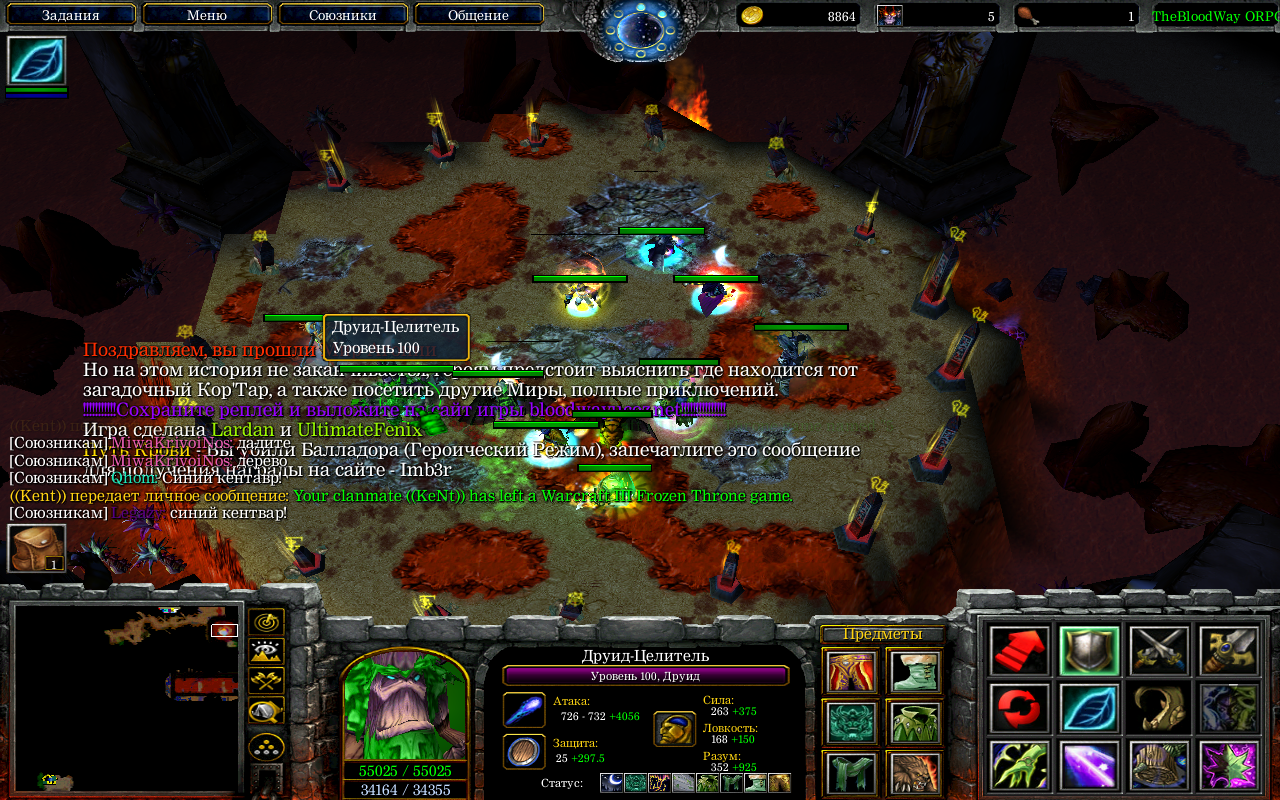Activate the minimap signal ping button
This screenshot has width=1280, height=800.
[x=266, y=622]
